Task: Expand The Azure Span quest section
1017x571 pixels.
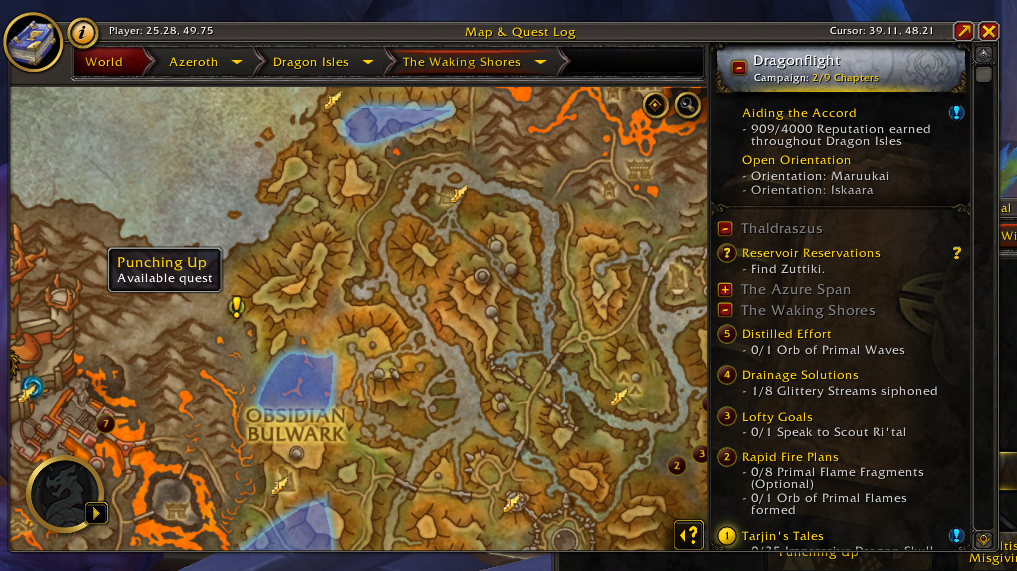Action: pyautogui.click(x=725, y=289)
